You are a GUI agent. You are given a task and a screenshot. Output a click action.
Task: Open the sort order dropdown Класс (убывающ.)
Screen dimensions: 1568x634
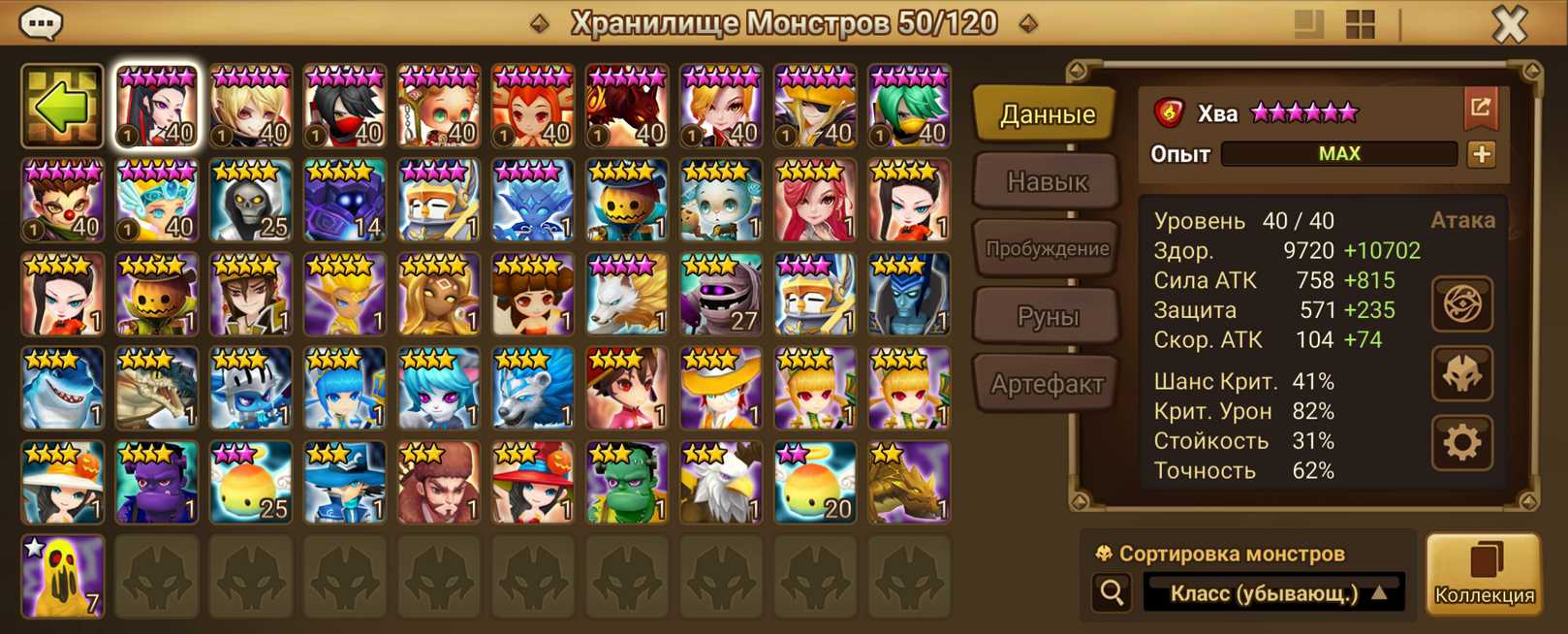click(x=1275, y=593)
